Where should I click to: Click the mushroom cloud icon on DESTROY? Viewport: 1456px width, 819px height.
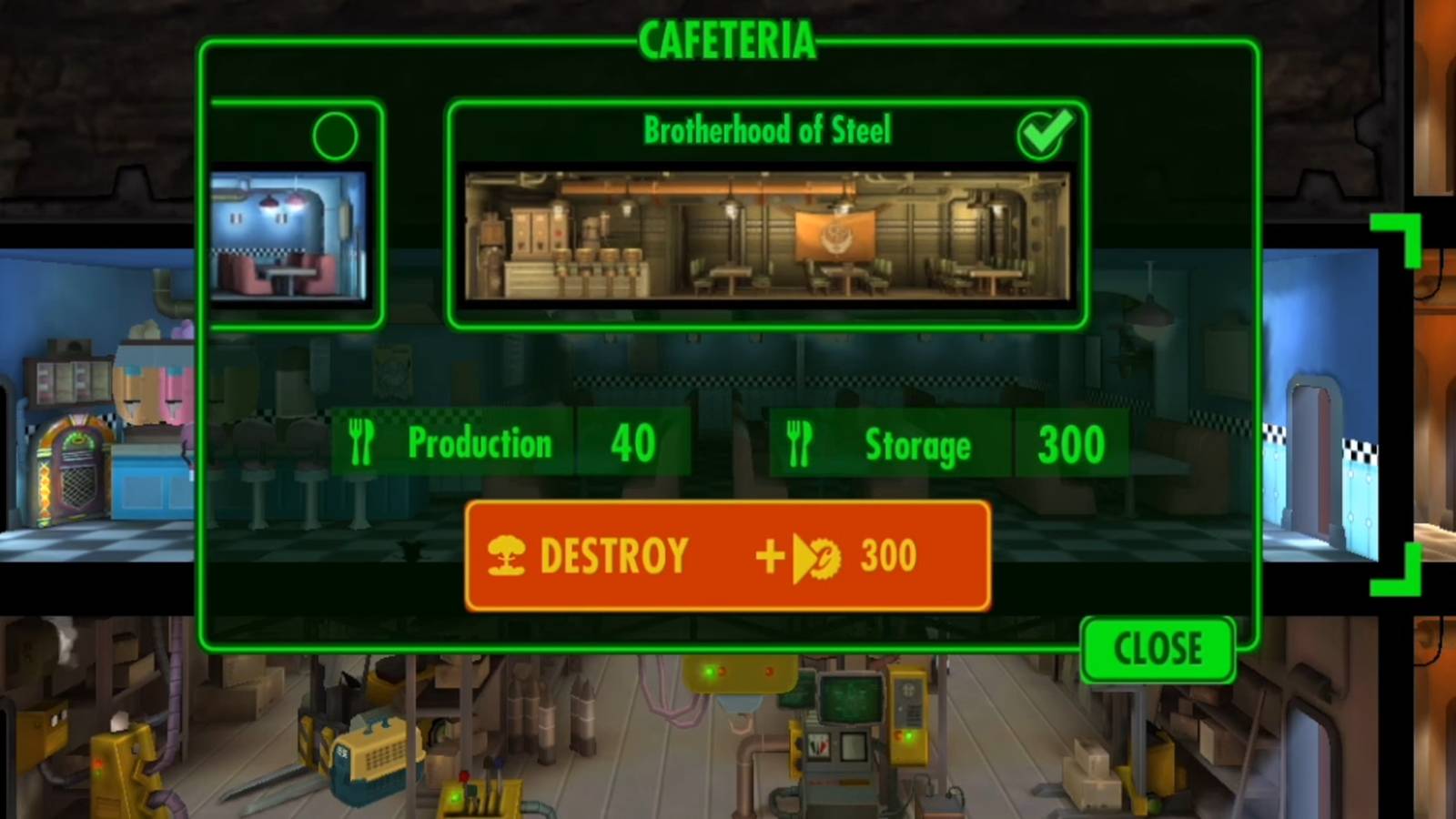510,555
